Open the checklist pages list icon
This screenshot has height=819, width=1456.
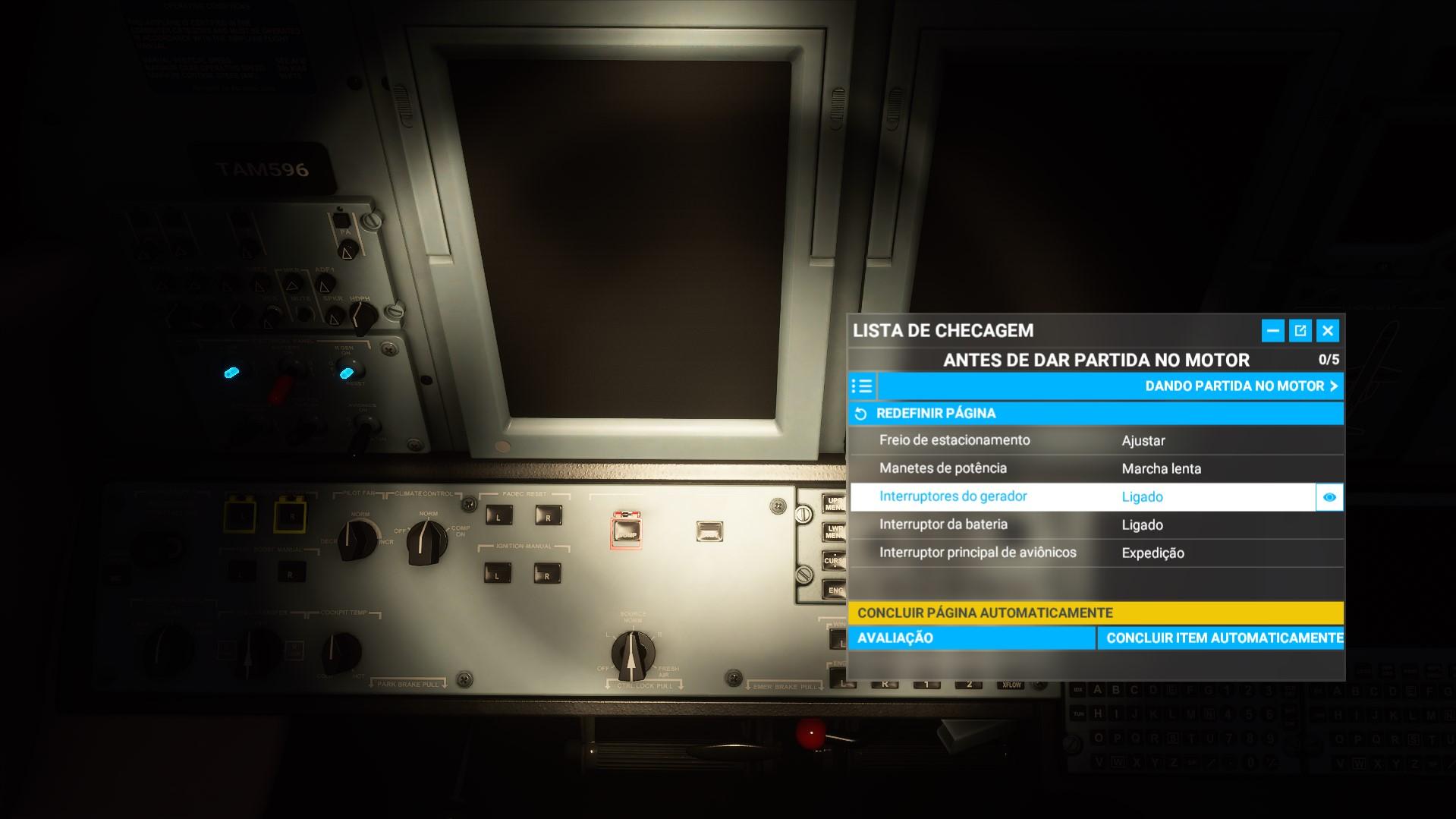pyautogui.click(x=862, y=386)
